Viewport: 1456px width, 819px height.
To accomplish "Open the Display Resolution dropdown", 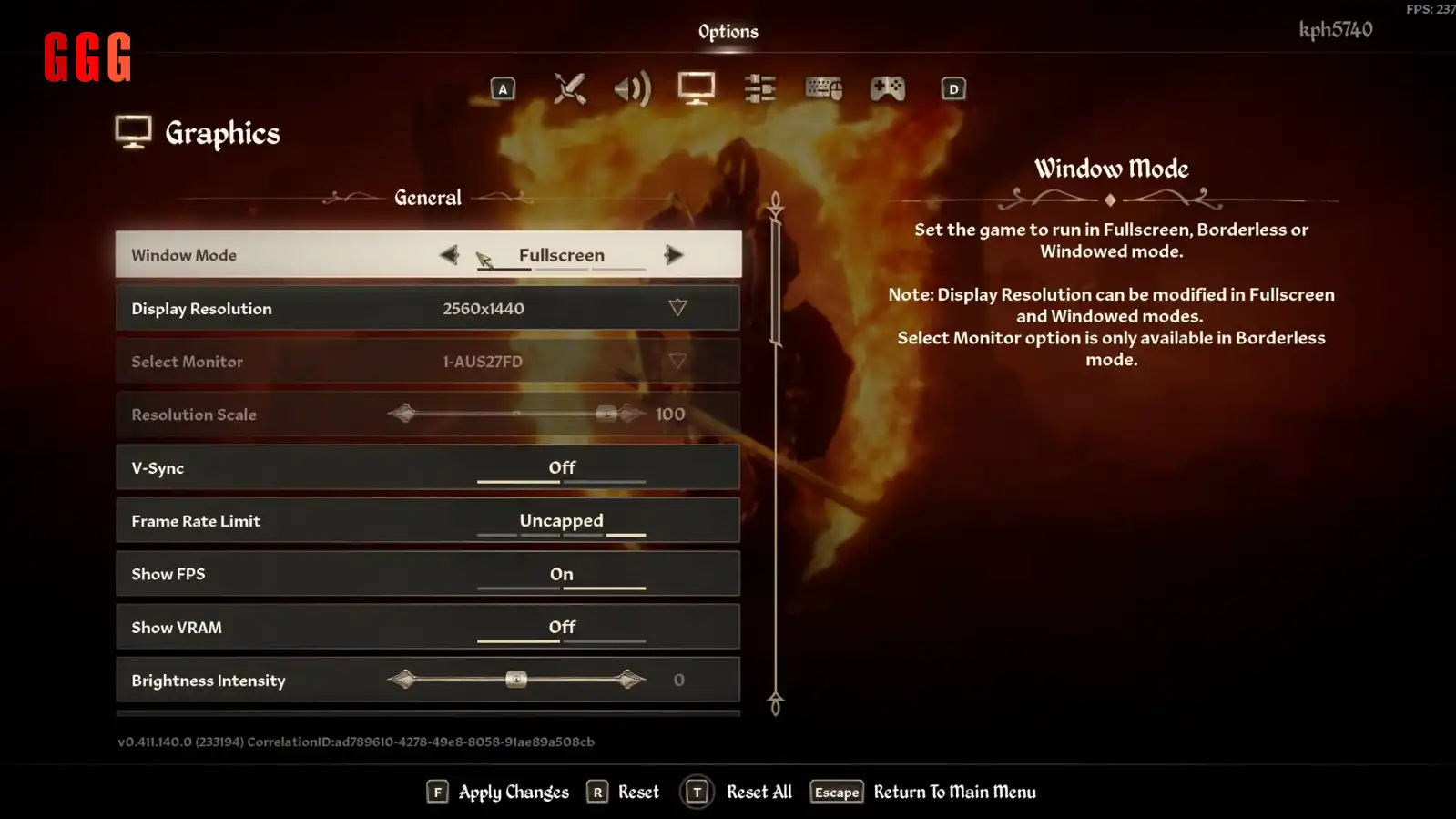I will tap(677, 308).
